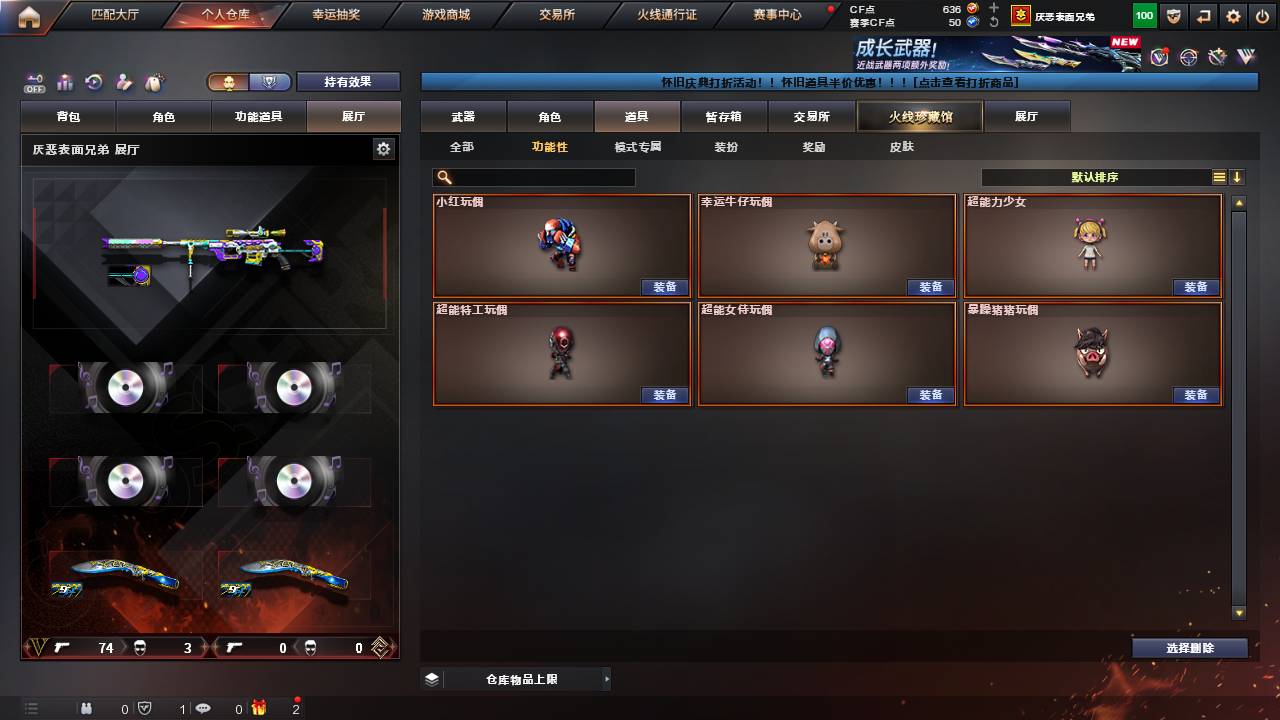Click the shield icon on bottom status bar
1280x720 pixels.
pyautogui.click(x=146, y=709)
